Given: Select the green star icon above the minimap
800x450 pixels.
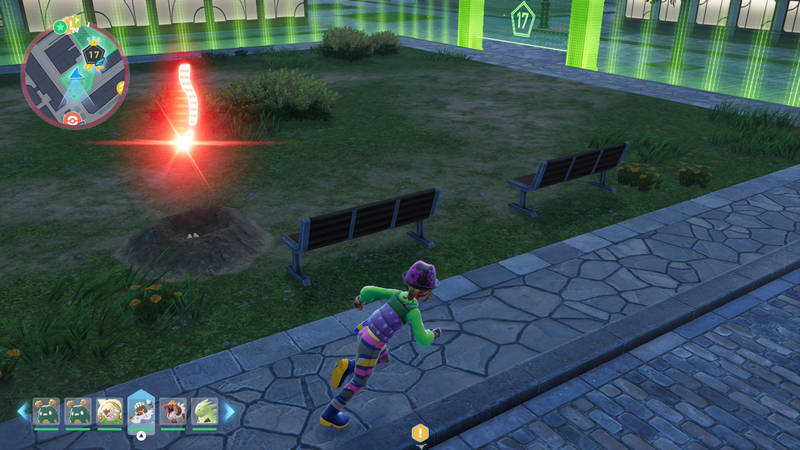Looking at the screenshot, I should [x=60, y=26].
